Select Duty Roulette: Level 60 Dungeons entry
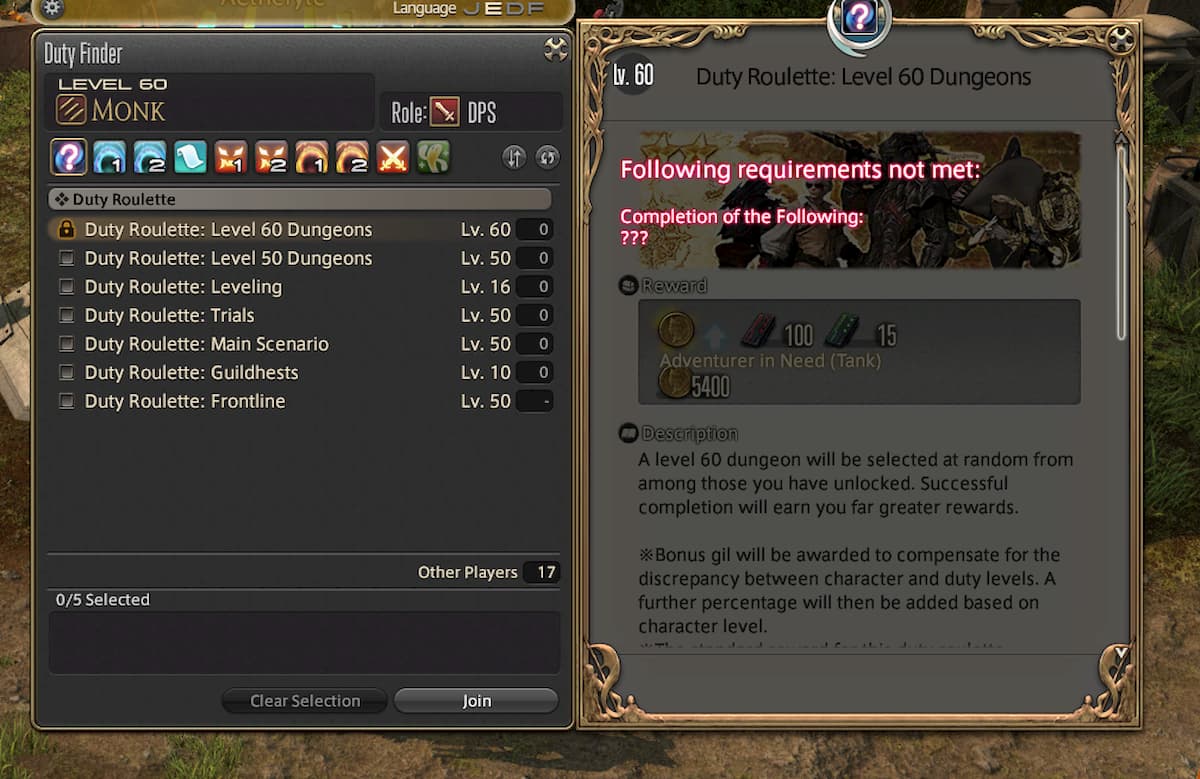The width and height of the screenshot is (1200, 779). pos(228,230)
